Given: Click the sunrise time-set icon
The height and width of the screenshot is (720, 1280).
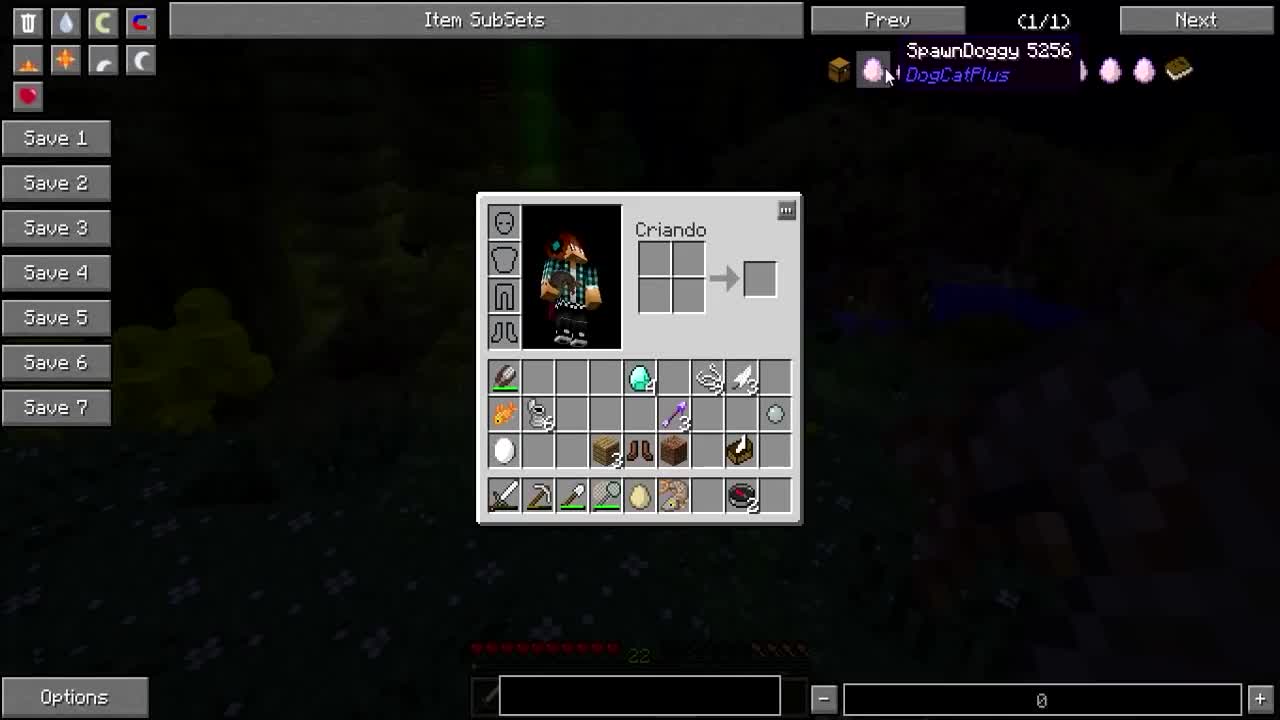Looking at the screenshot, I should (x=27, y=60).
